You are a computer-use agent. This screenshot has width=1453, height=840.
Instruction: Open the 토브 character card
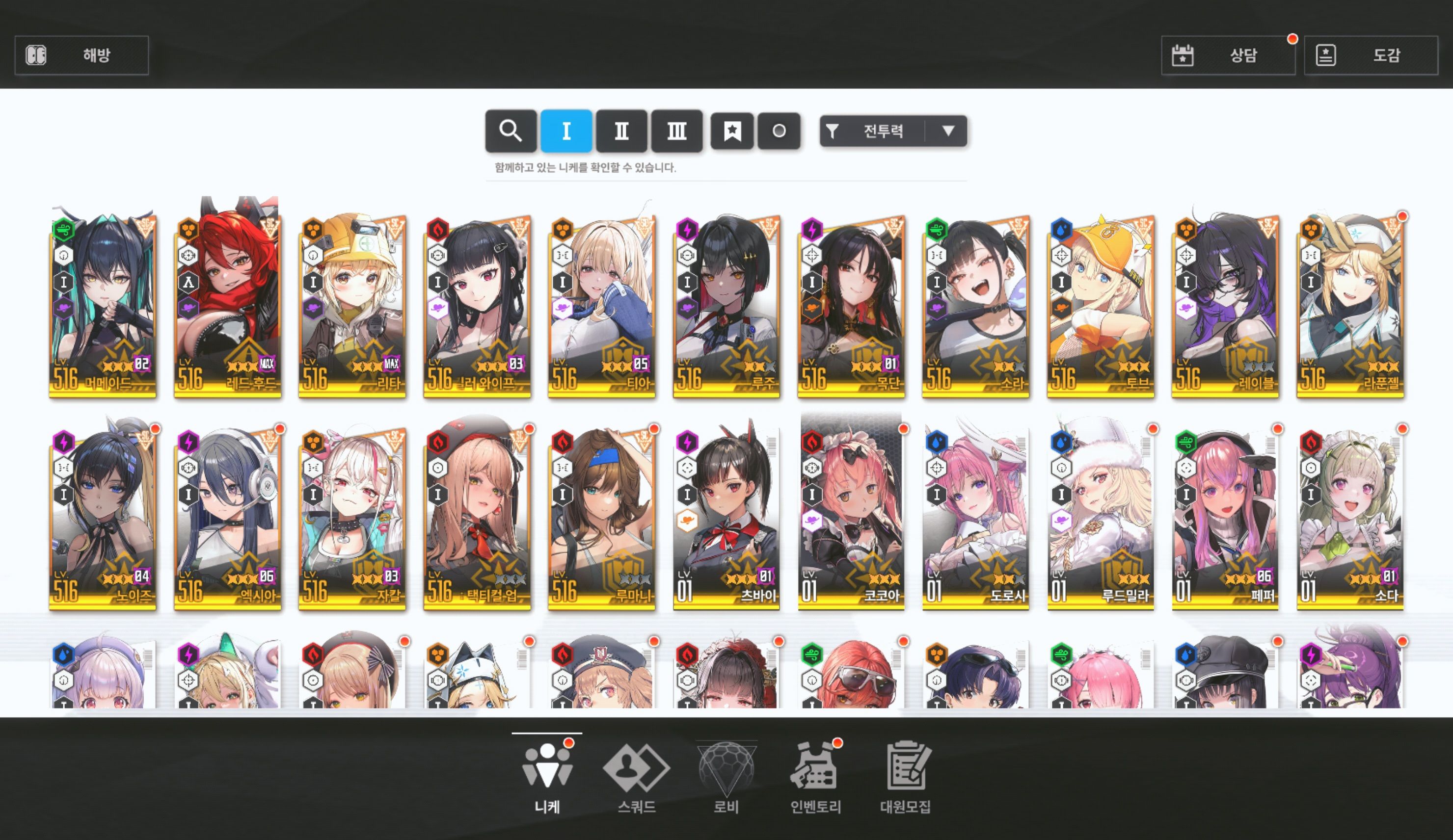pyautogui.click(x=1100, y=305)
